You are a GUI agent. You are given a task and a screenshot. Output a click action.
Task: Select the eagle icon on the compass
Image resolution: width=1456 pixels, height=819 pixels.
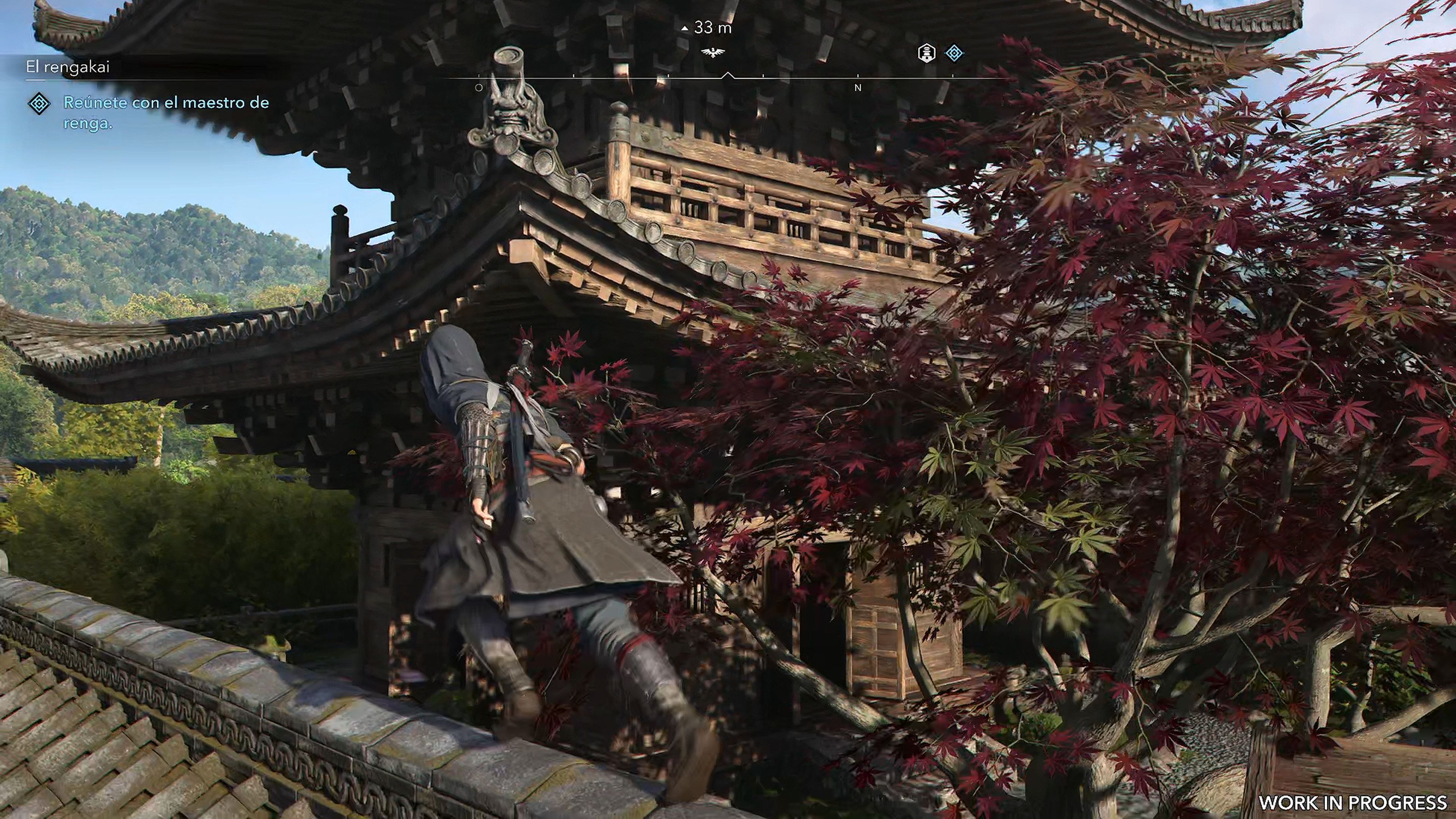point(713,52)
